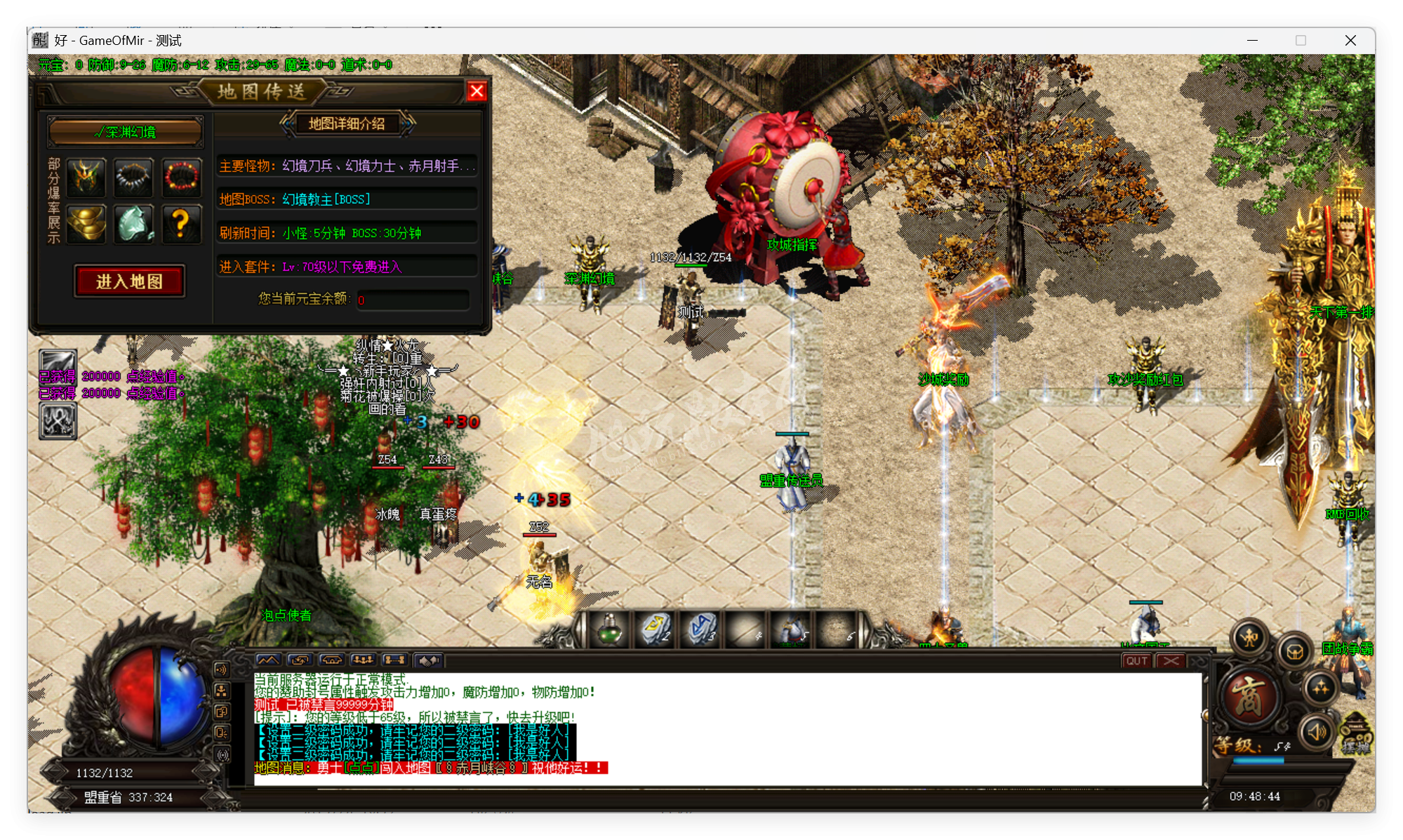
Task: Inspect the golden helmet drop icon
Action: click(87, 176)
